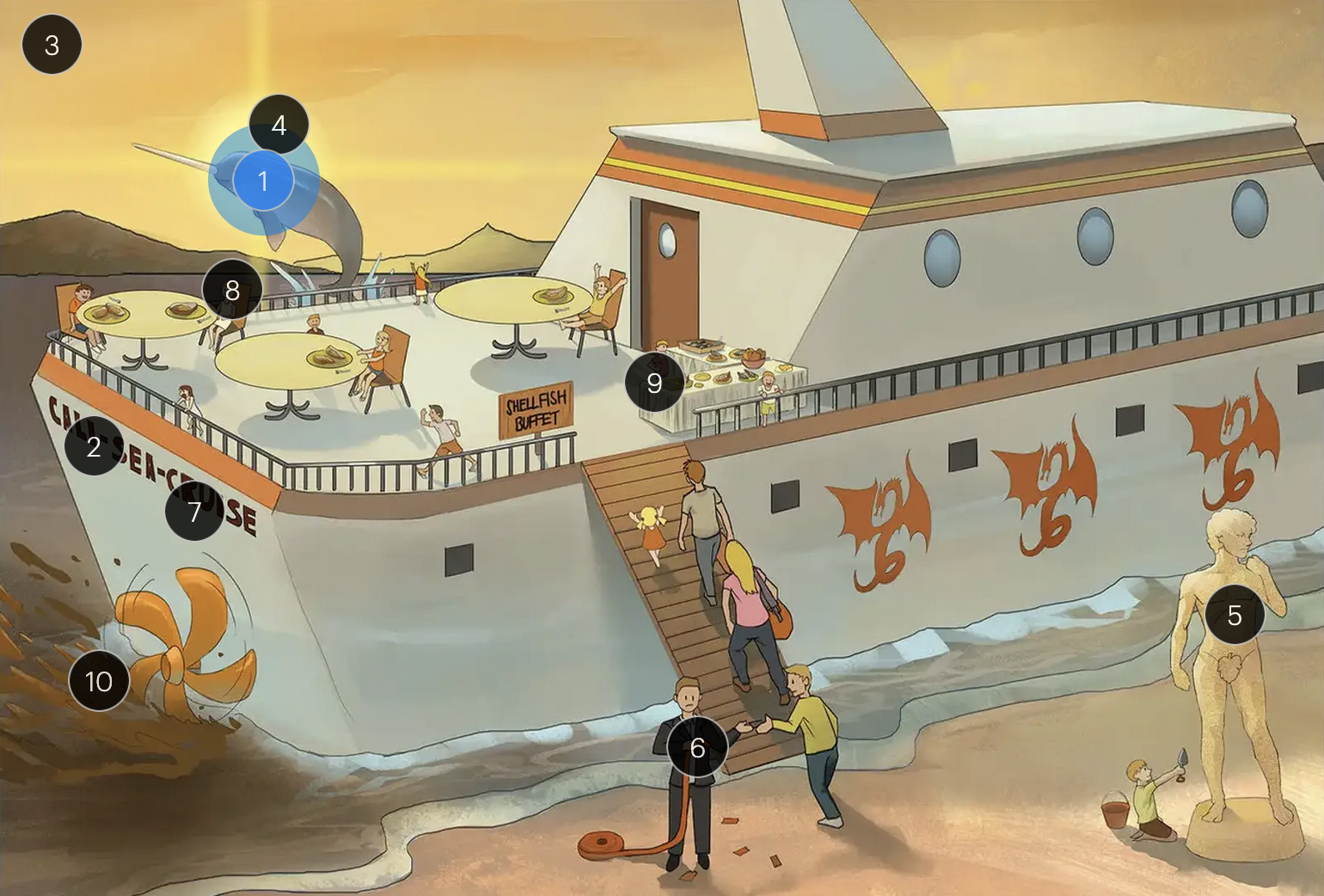The image size is (1324, 896).
Task: Show hotspot number 8
Action: (232, 291)
